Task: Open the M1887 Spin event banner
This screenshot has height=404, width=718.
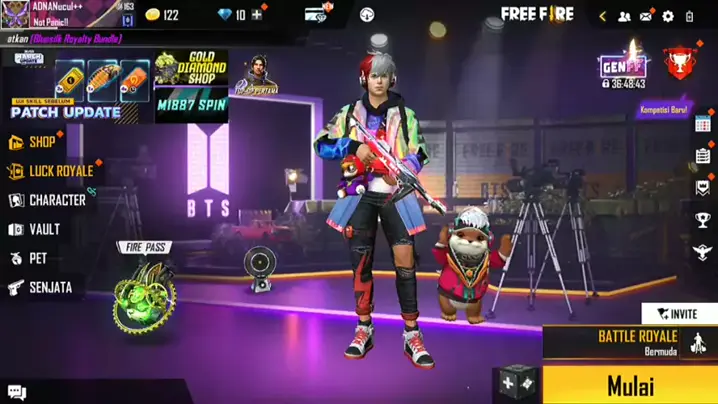Action: 191,104
